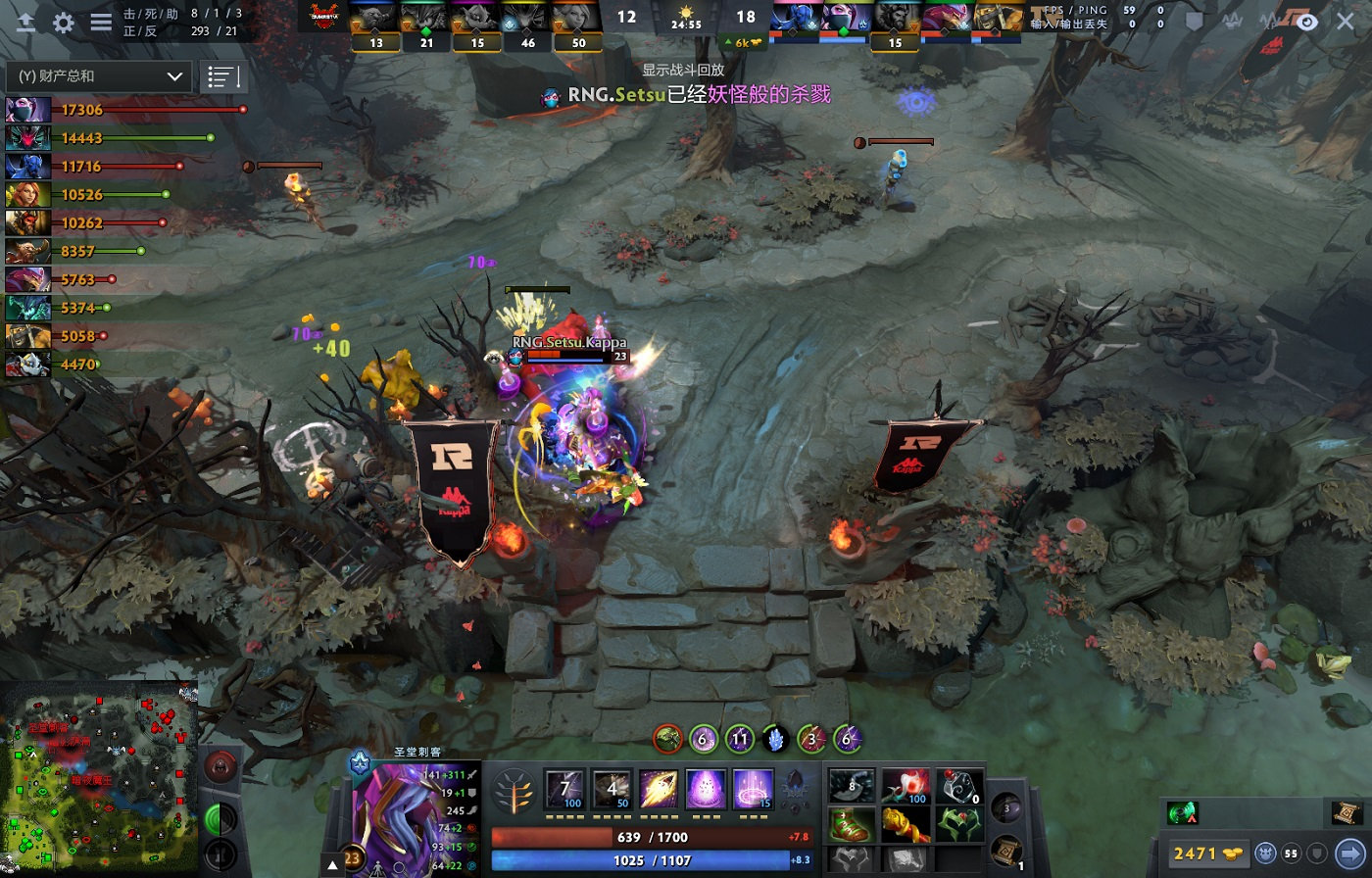Open the gear settings menu
This screenshot has width=1372, height=878.
tap(64, 23)
